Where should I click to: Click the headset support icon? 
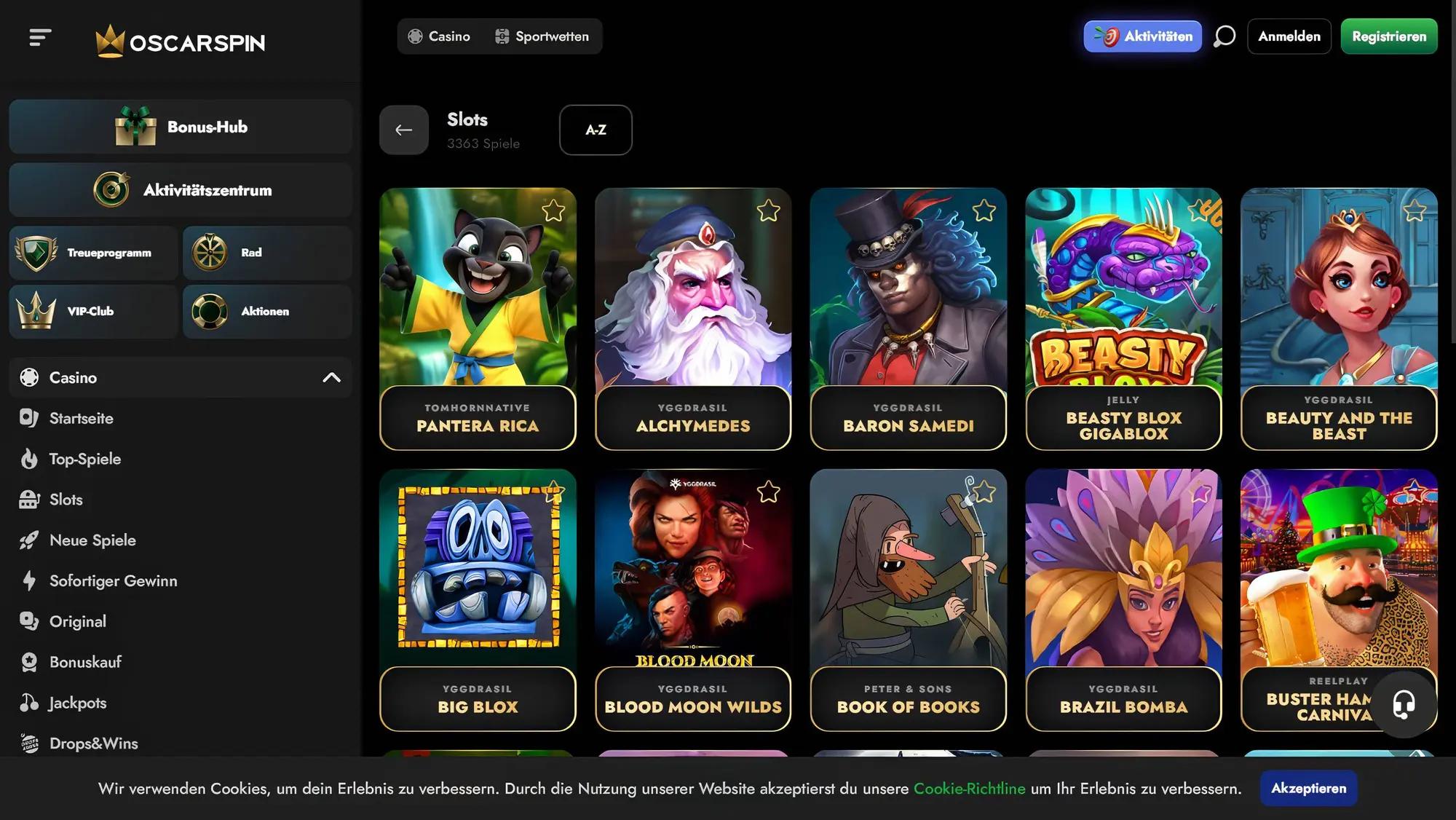[x=1405, y=704]
